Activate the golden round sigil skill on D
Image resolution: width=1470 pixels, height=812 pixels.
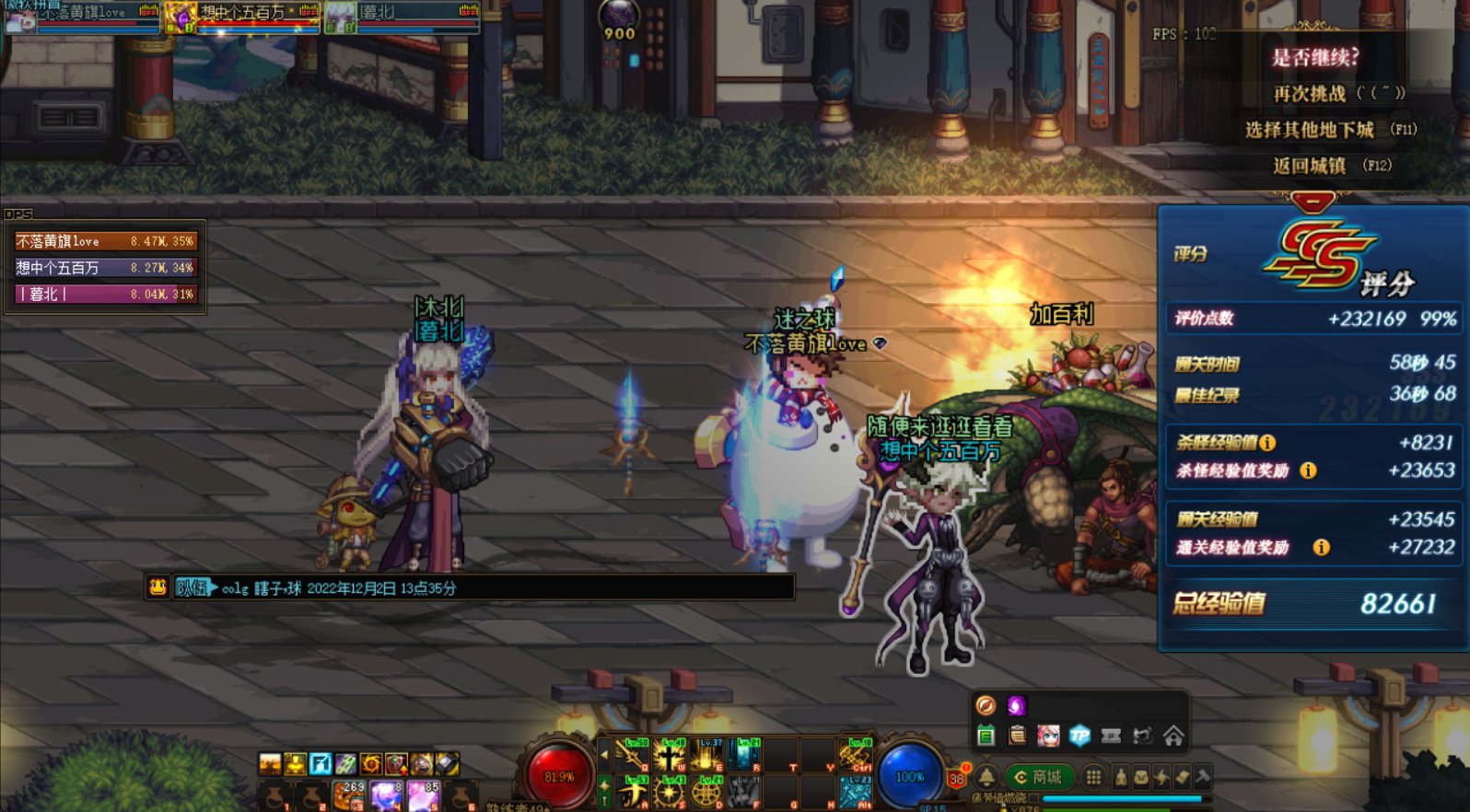[x=706, y=791]
